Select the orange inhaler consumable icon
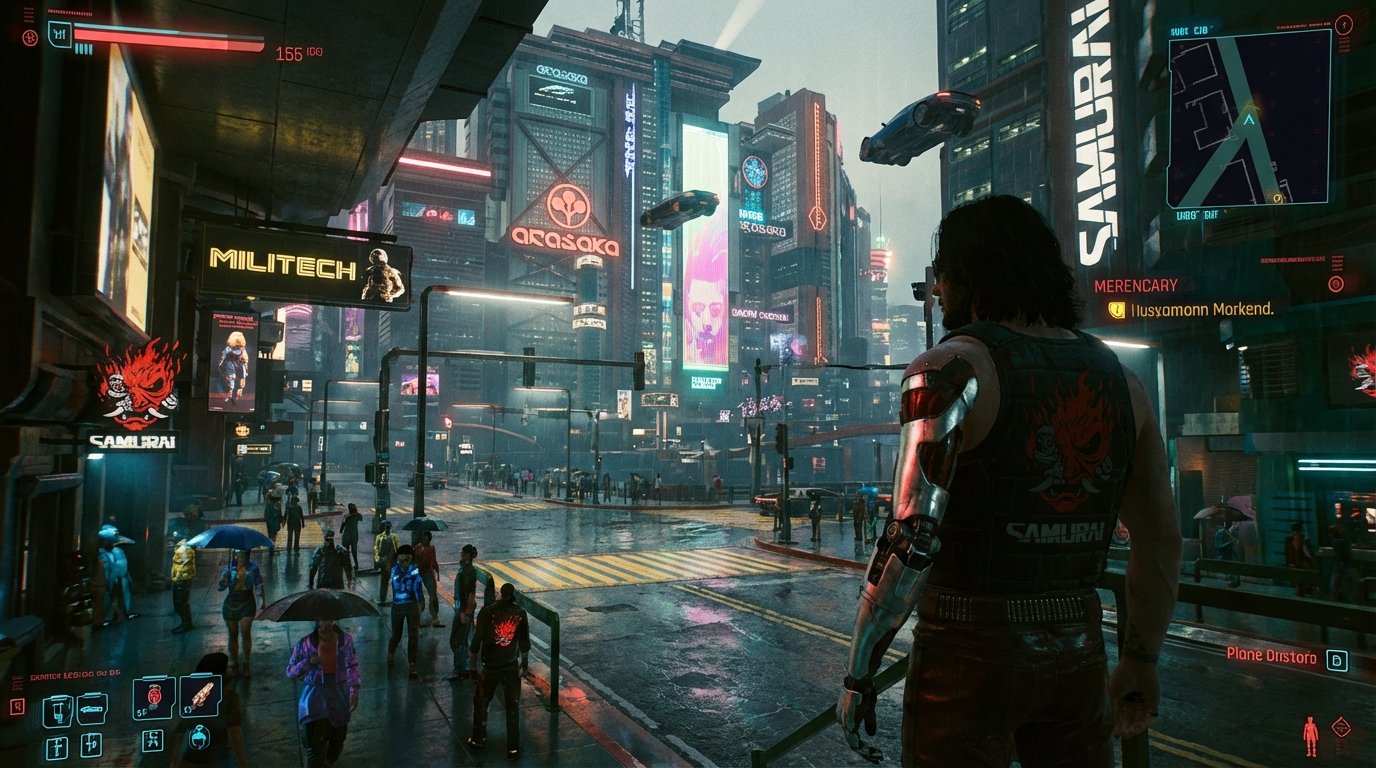This screenshot has height=768, width=1376. pyautogui.click(x=201, y=697)
